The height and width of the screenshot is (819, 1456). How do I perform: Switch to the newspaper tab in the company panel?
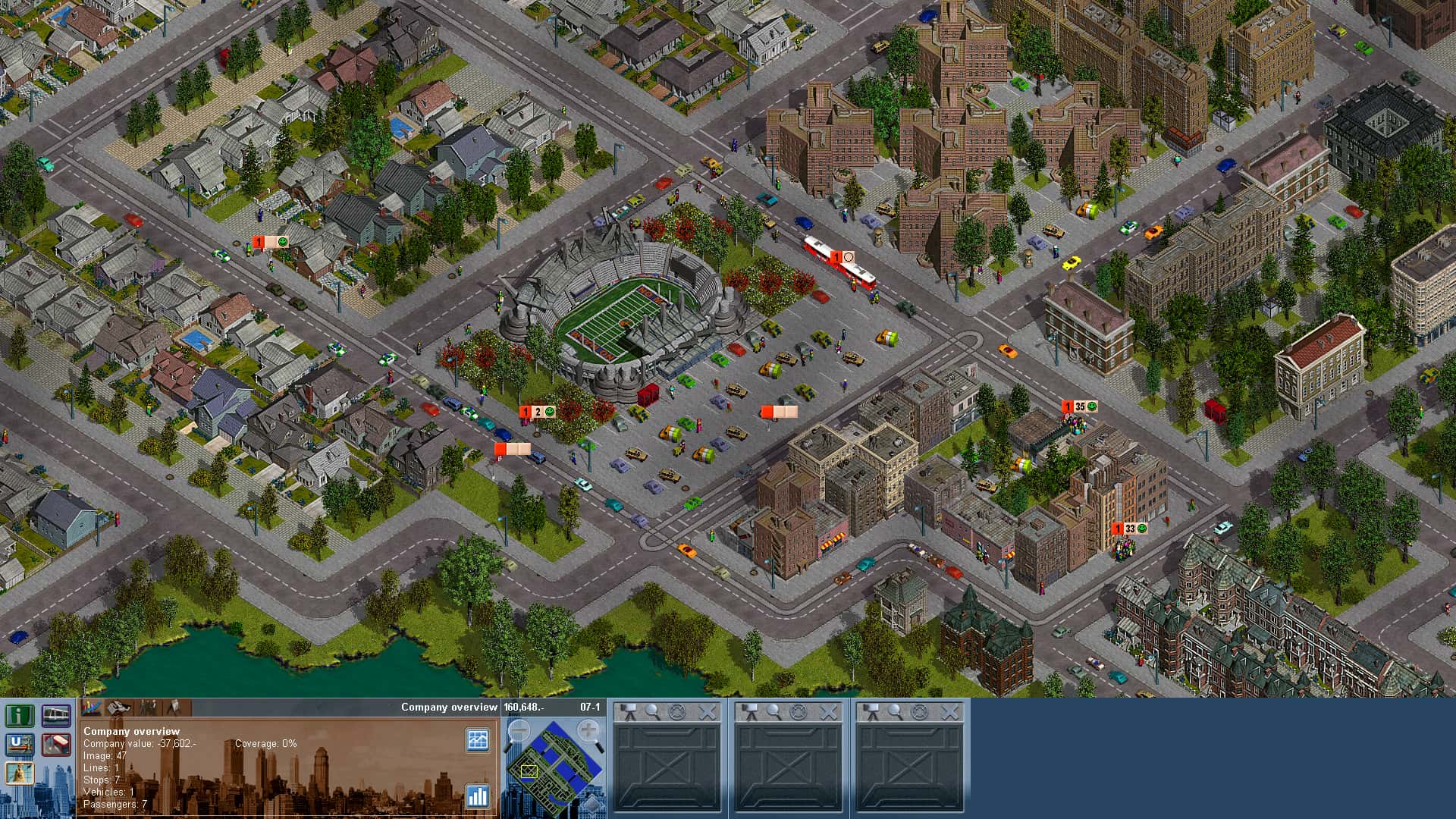(120, 708)
